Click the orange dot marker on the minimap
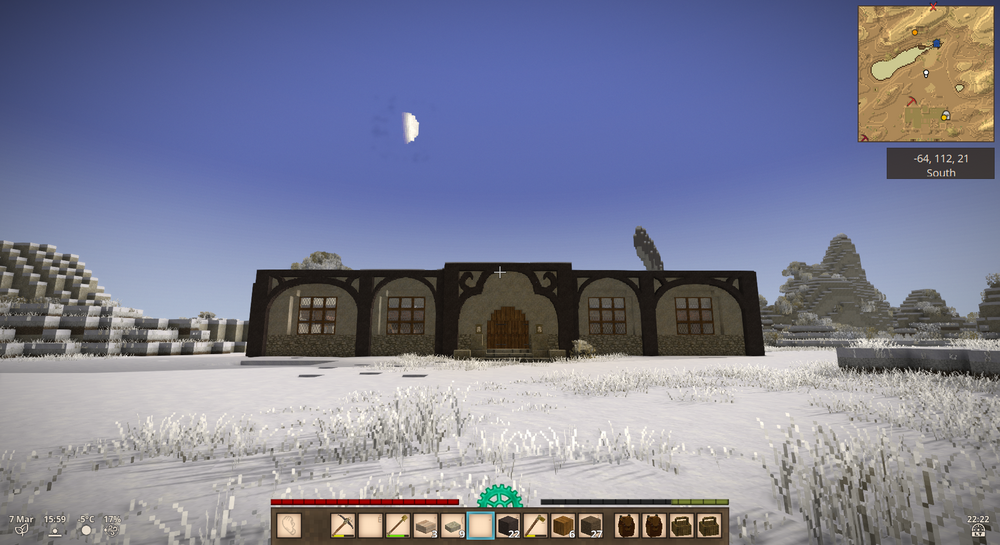Image resolution: width=1000 pixels, height=545 pixels. (914, 32)
